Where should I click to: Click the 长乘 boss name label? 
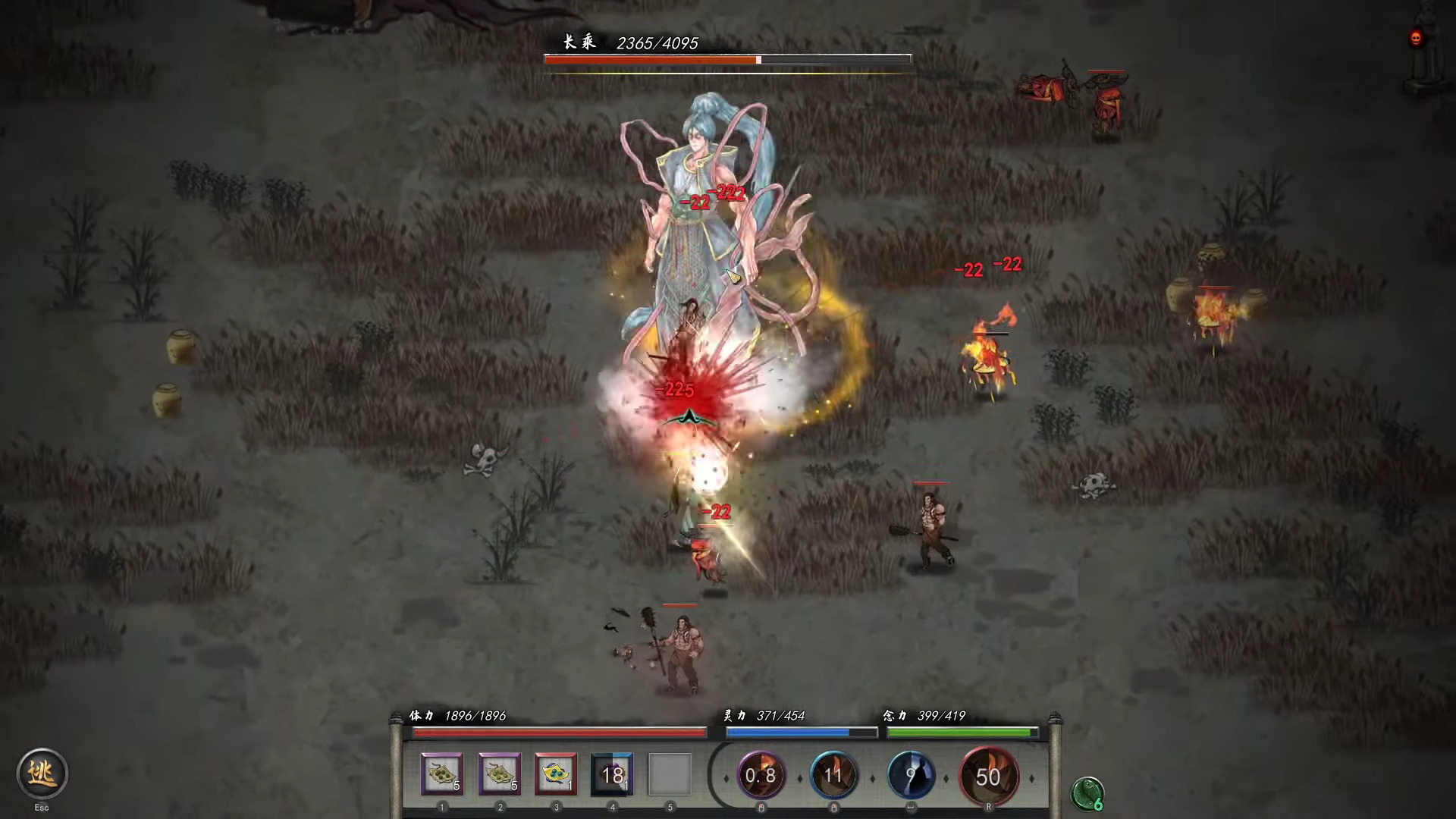coord(578,43)
